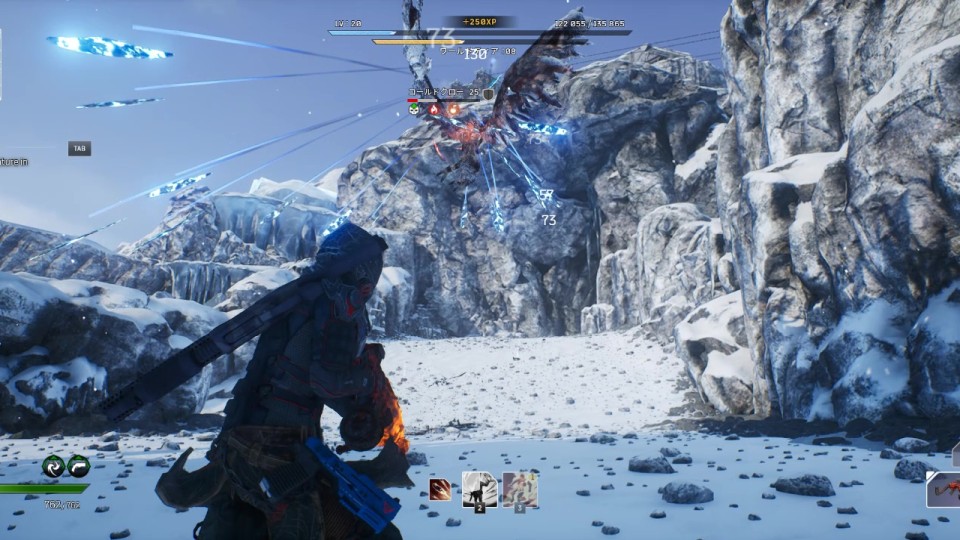Click the green curved-arrow buff icon
960x540 pixels.
78,466
